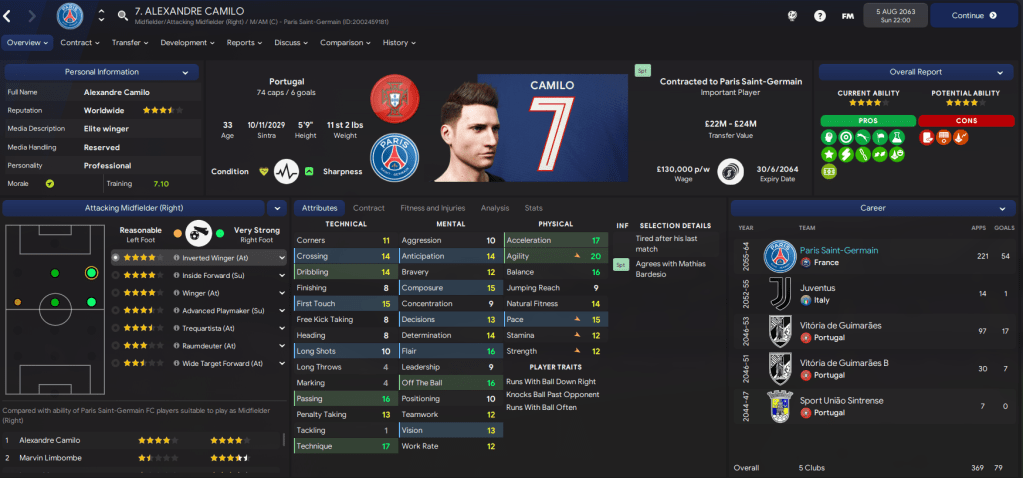1023x478 pixels.
Task: Click the Continue button
Action: coord(973,16)
